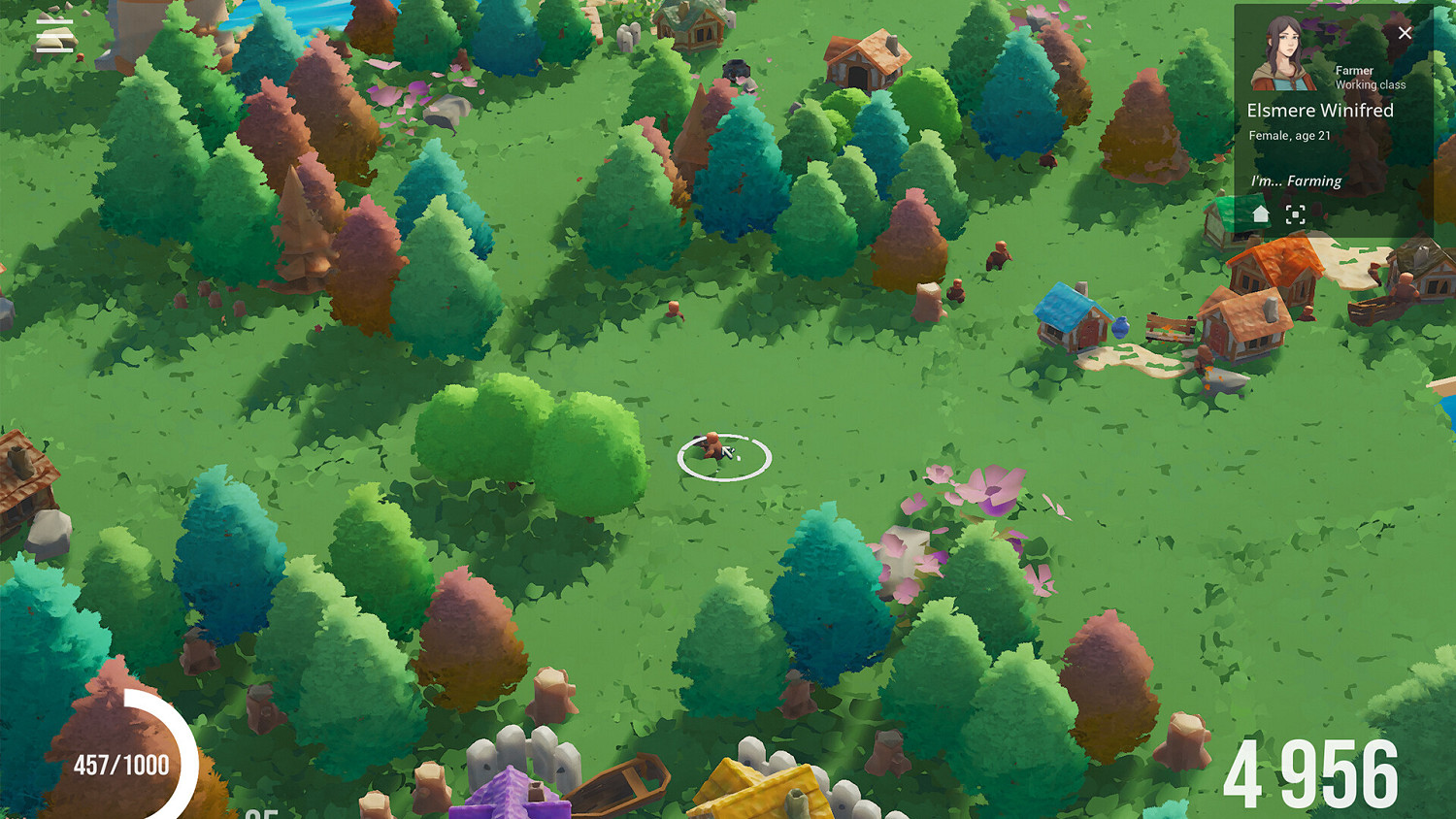Select the focus-camera icon on the villager card
This screenshot has height=819, width=1456.
1295,214
